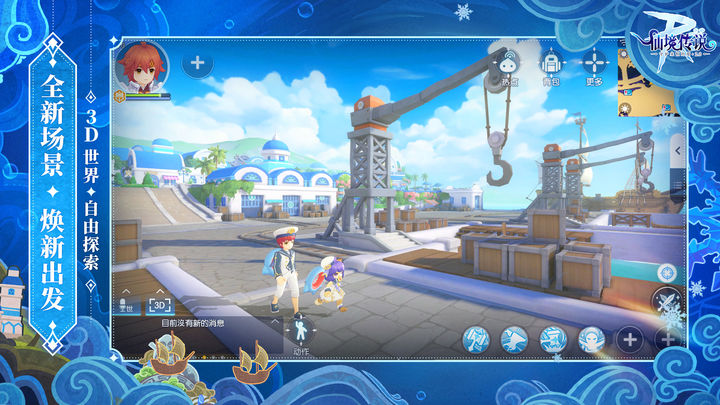
Task: Select the world chat microphone channel
Action: 128,305
